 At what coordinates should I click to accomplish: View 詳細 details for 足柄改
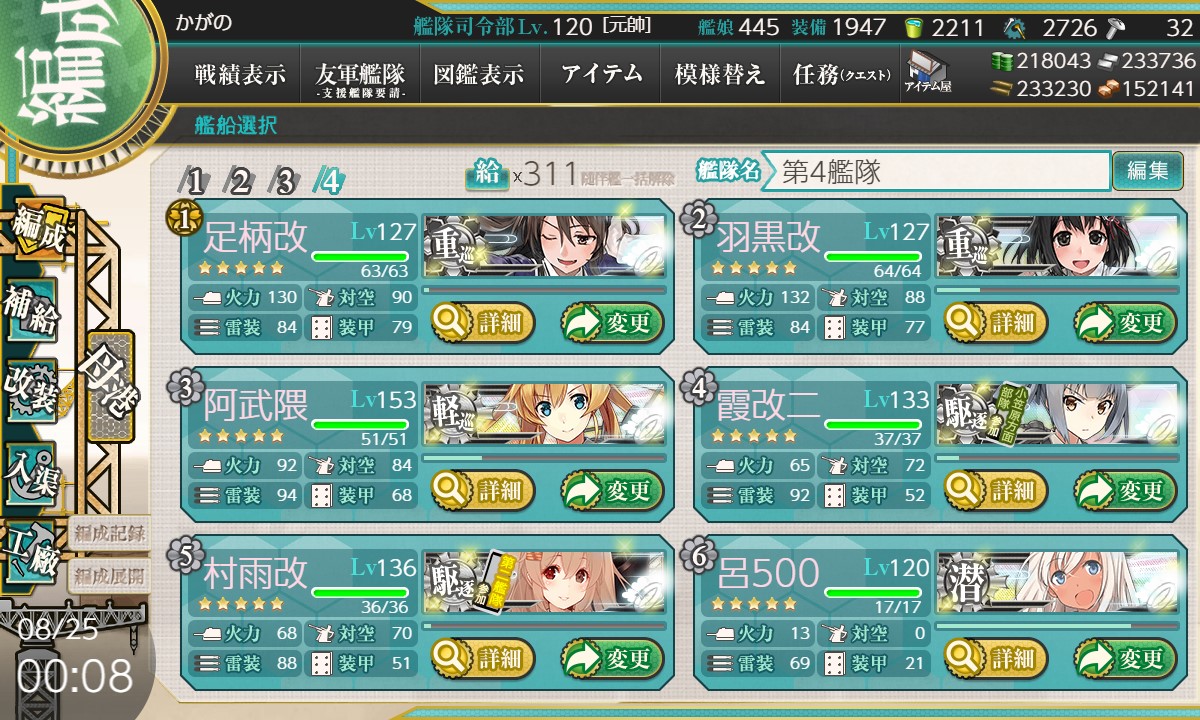coord(483,323)
